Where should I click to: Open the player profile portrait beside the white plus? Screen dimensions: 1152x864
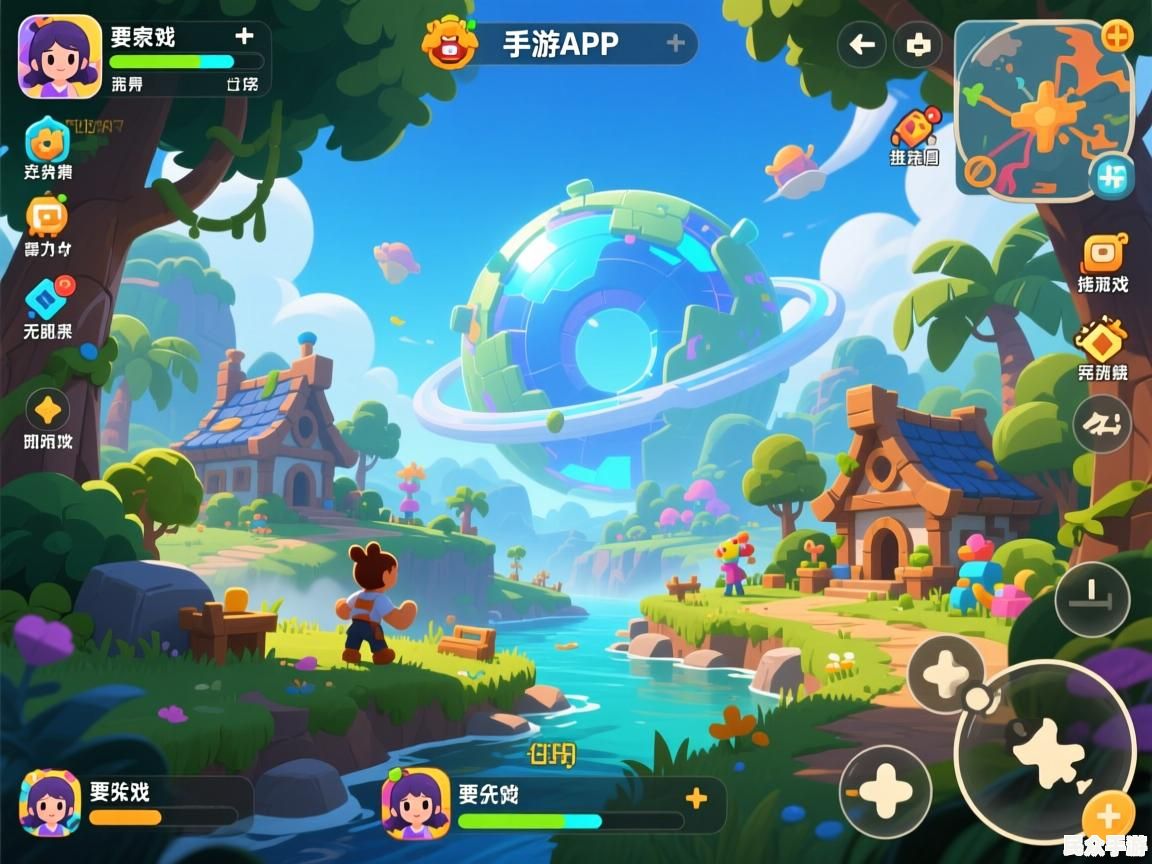(60, 57)
